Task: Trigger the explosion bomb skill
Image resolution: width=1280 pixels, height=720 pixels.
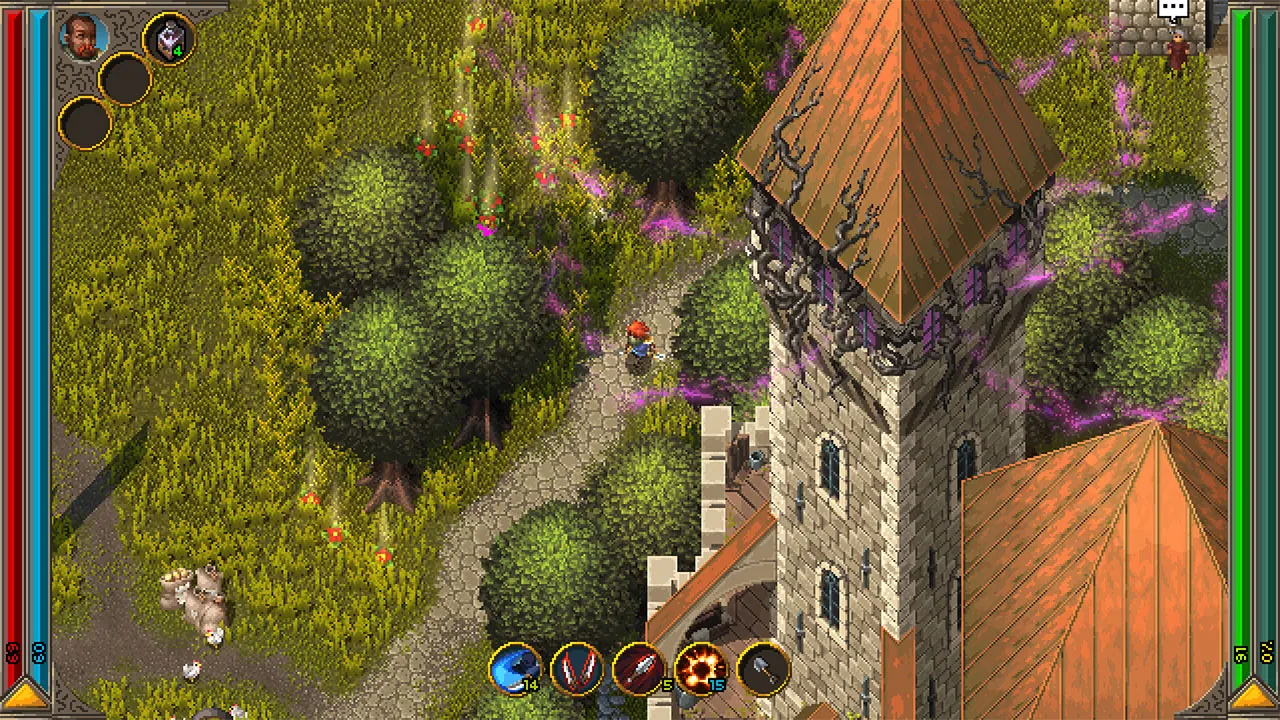Action: coord(702,668)
